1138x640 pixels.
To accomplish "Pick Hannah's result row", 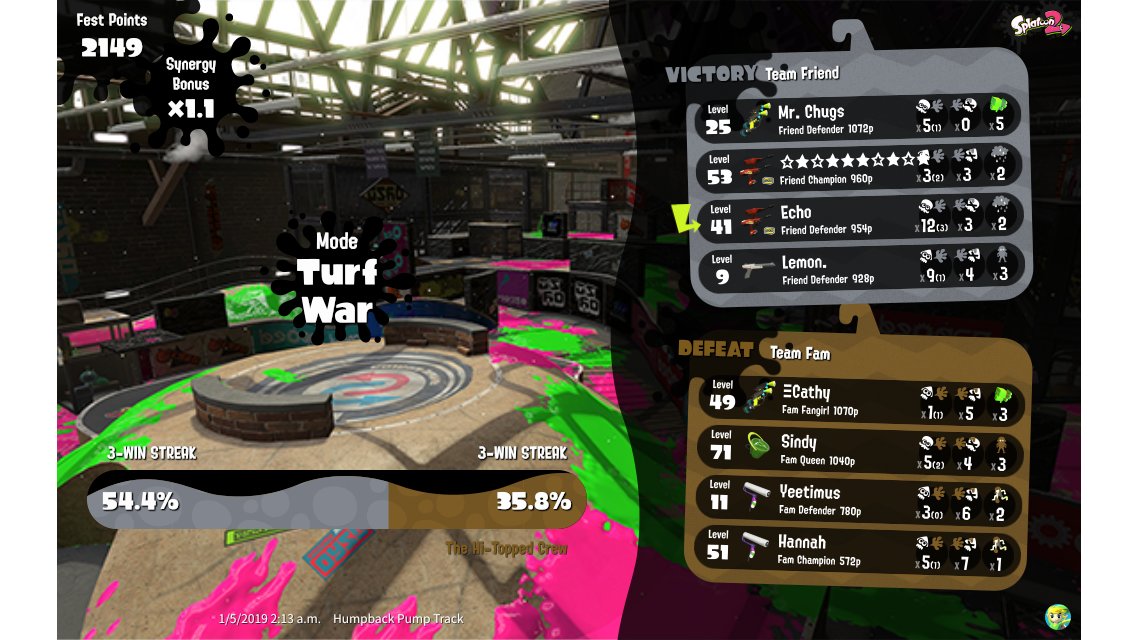I will pos(860,550).
